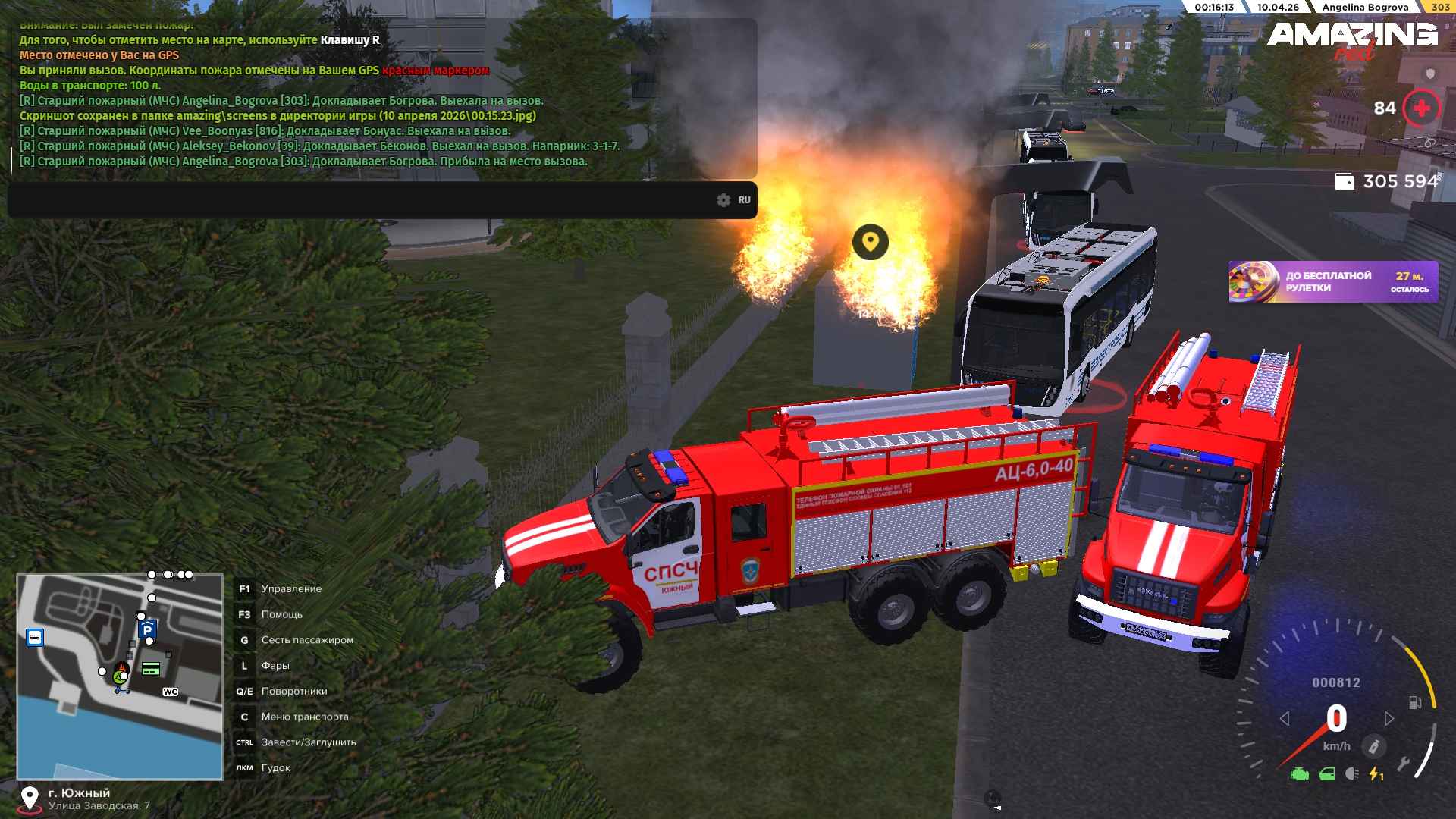Select the bus stop marker on minimap
The width and height of the screenshot is (1456, 819).
35,637
